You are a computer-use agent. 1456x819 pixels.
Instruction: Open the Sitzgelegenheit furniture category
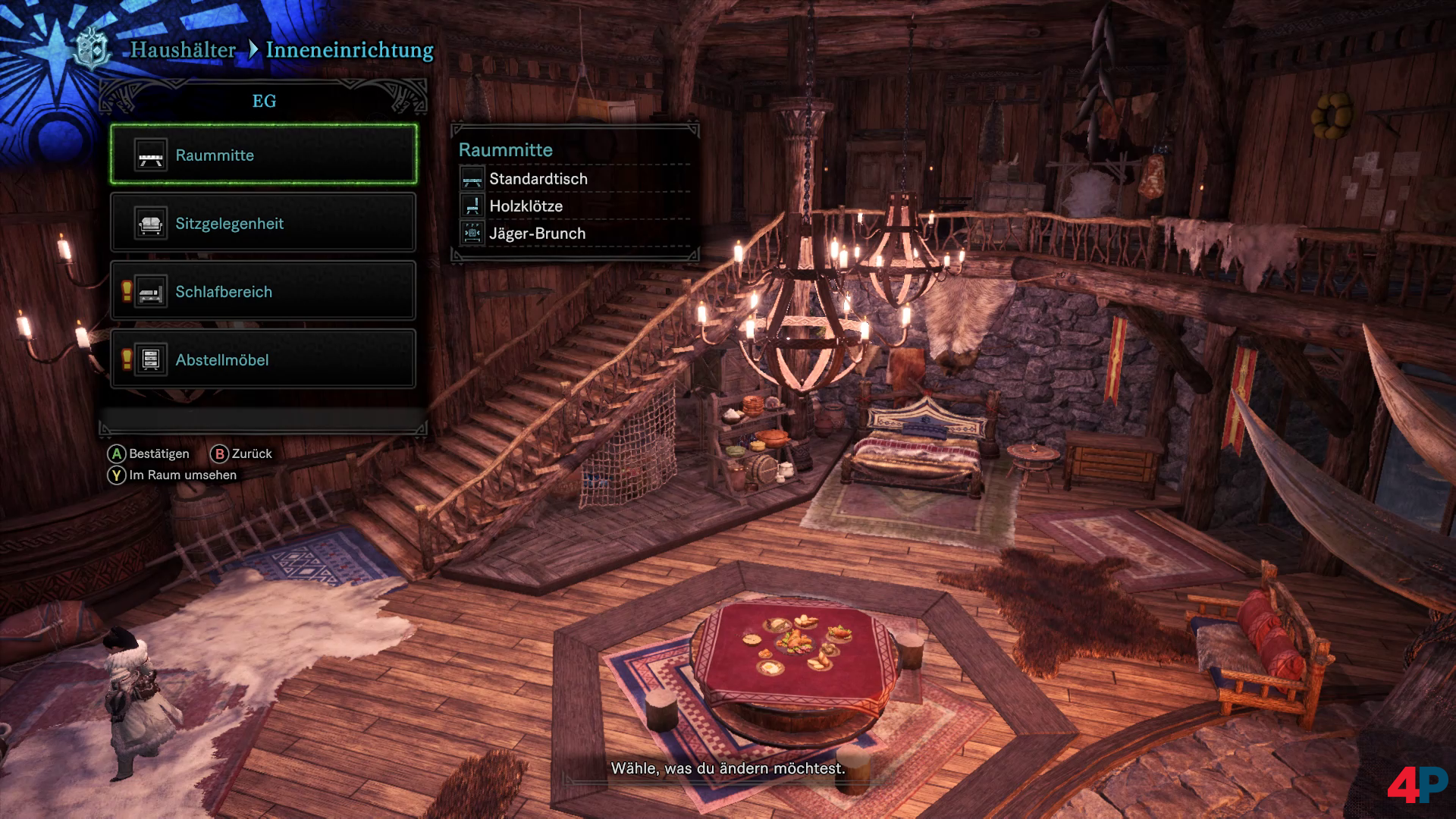point(263,223)
